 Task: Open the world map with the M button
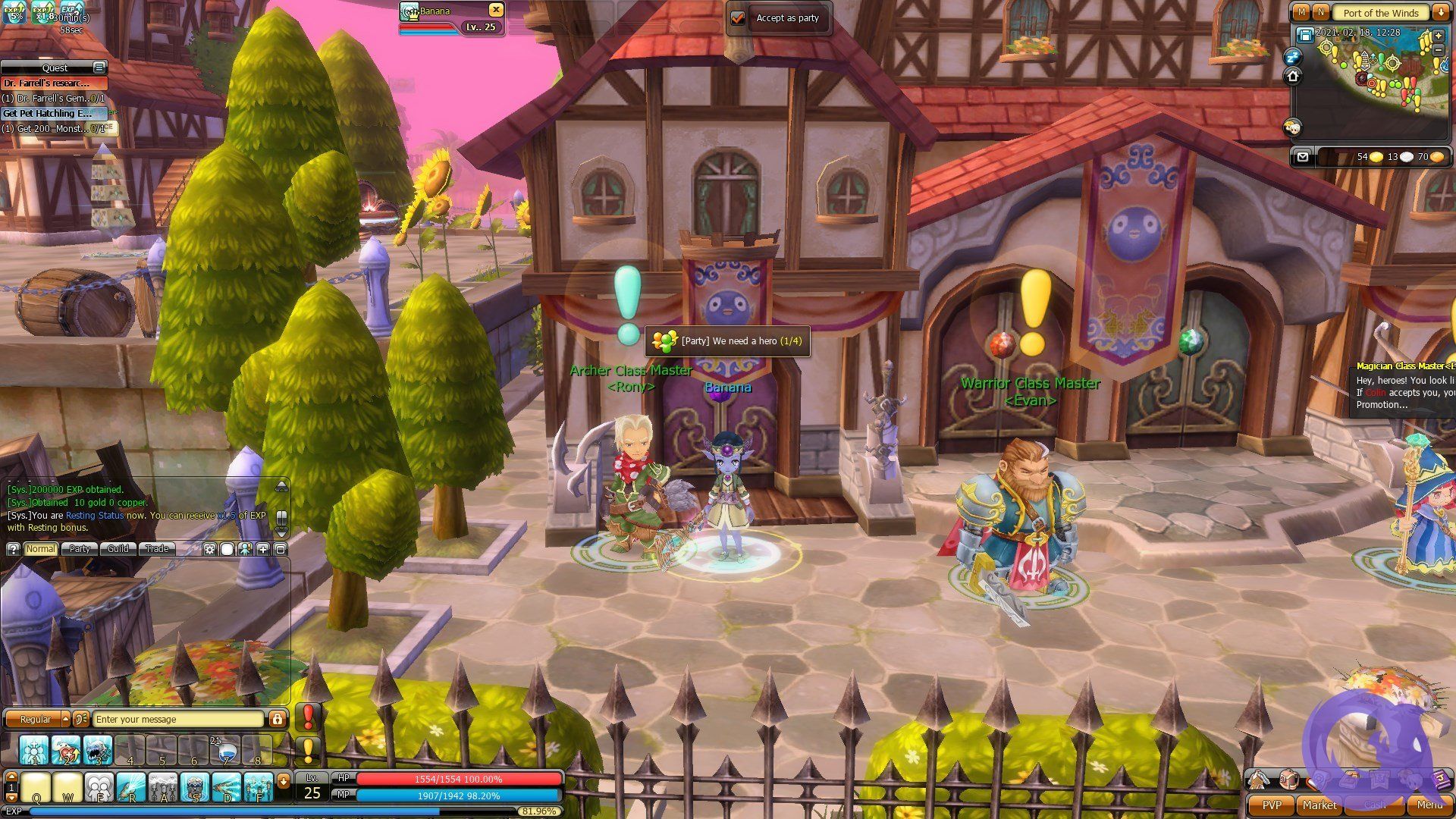coord(1302,13)
